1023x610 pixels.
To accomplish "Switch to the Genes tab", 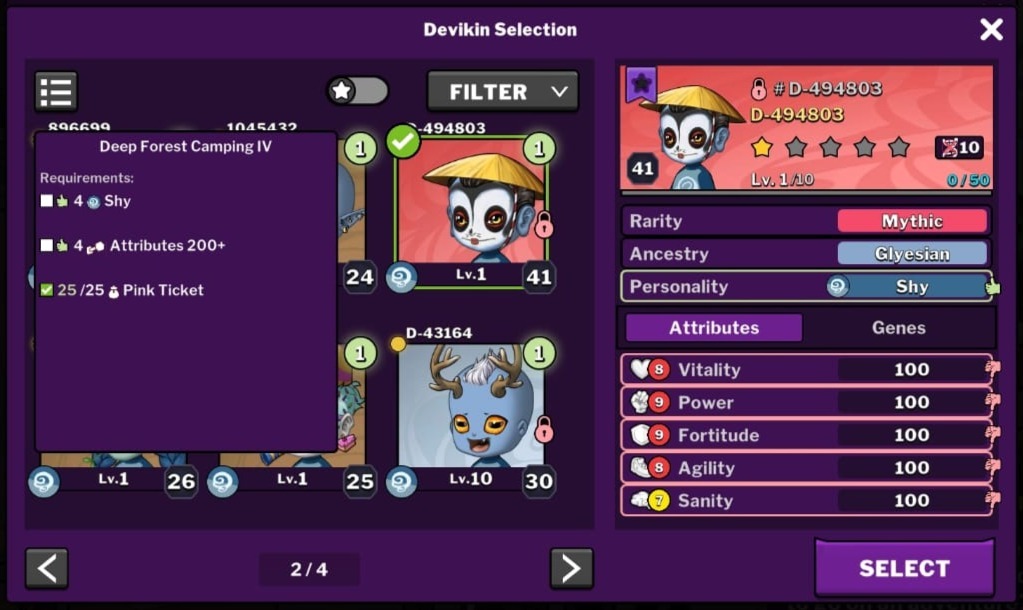I will 898,328.
